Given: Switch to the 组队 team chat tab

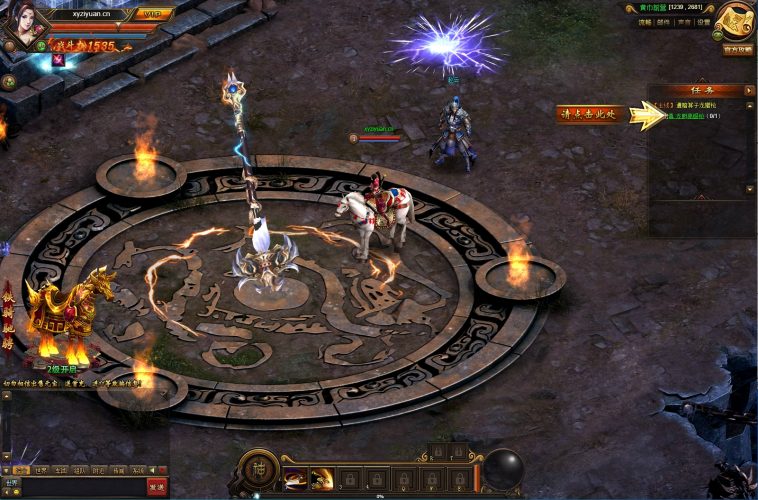Looking at the screenshot, I should [79, 469].
